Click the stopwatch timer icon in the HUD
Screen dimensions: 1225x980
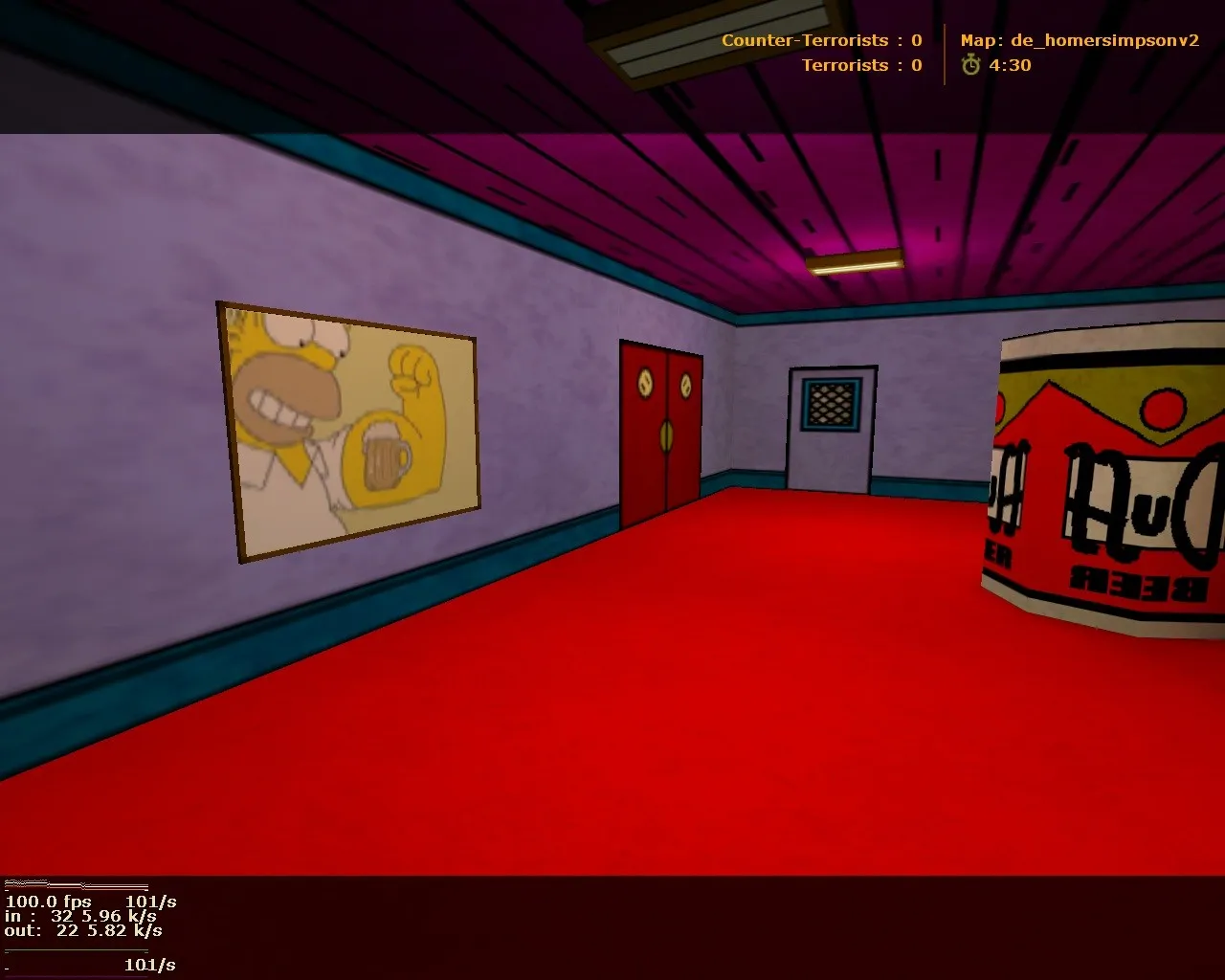[x=969, y=66]
